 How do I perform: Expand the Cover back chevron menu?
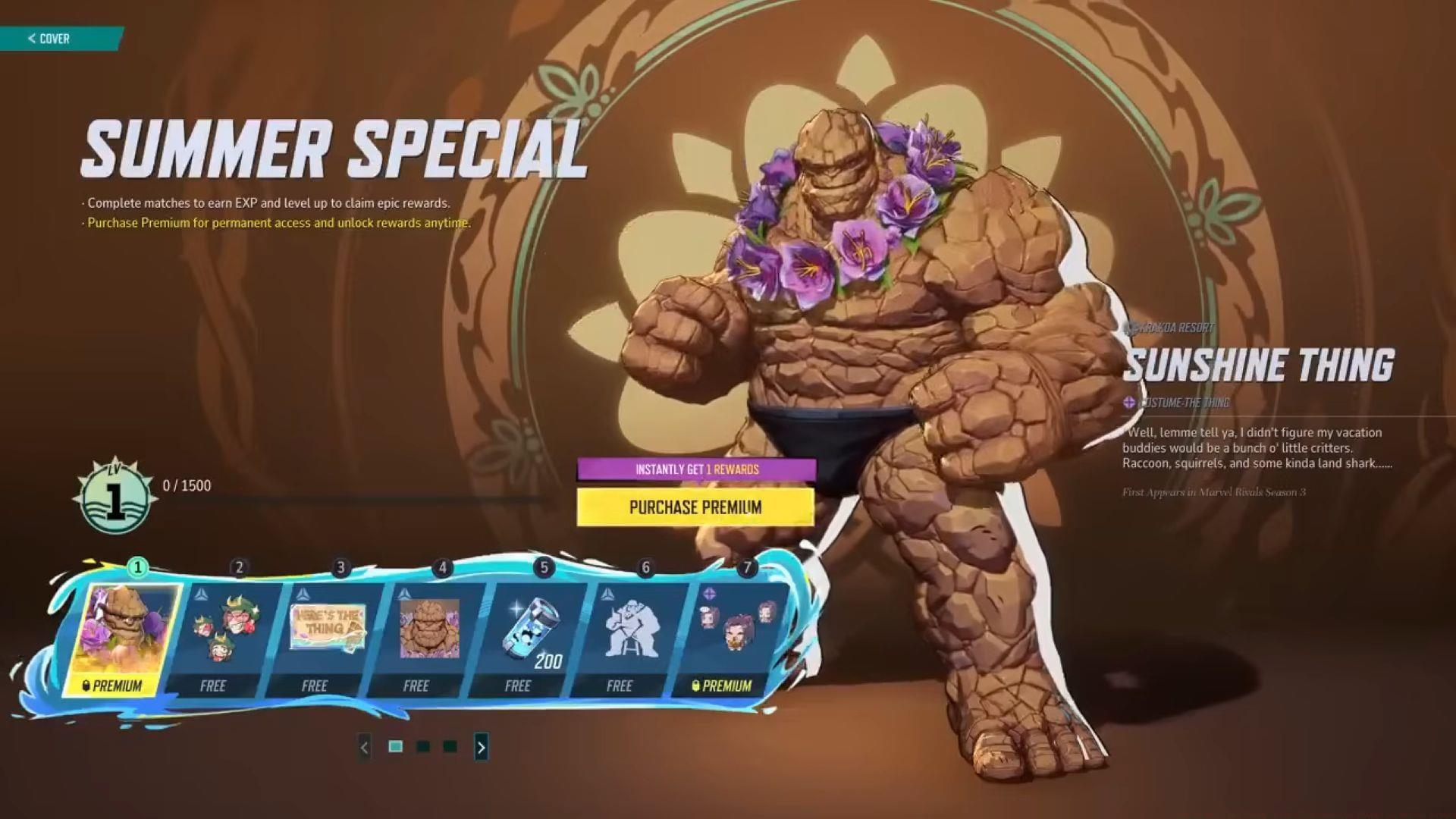(30, 39)
